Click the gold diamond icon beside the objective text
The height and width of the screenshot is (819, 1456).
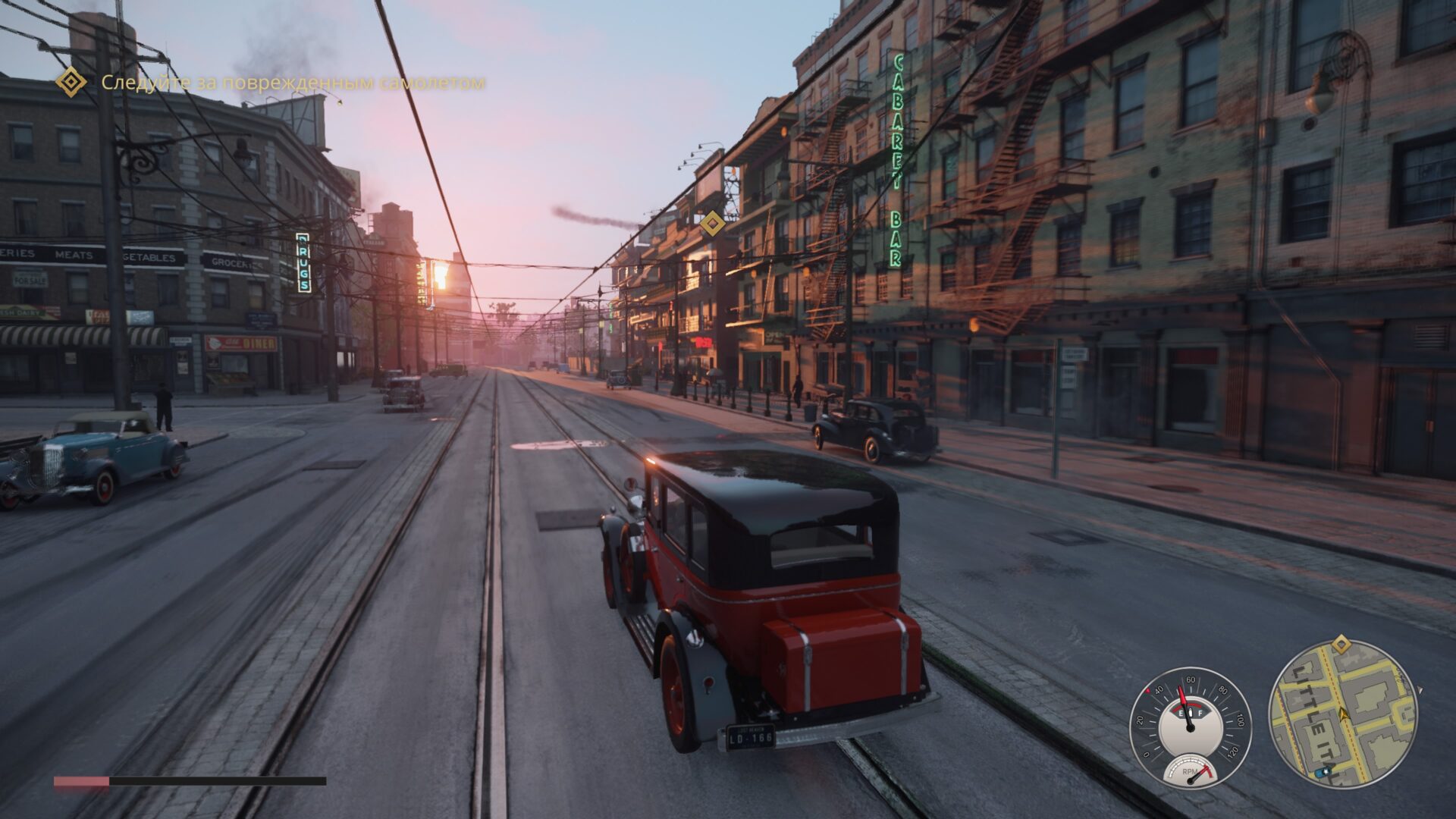[72, 82]
